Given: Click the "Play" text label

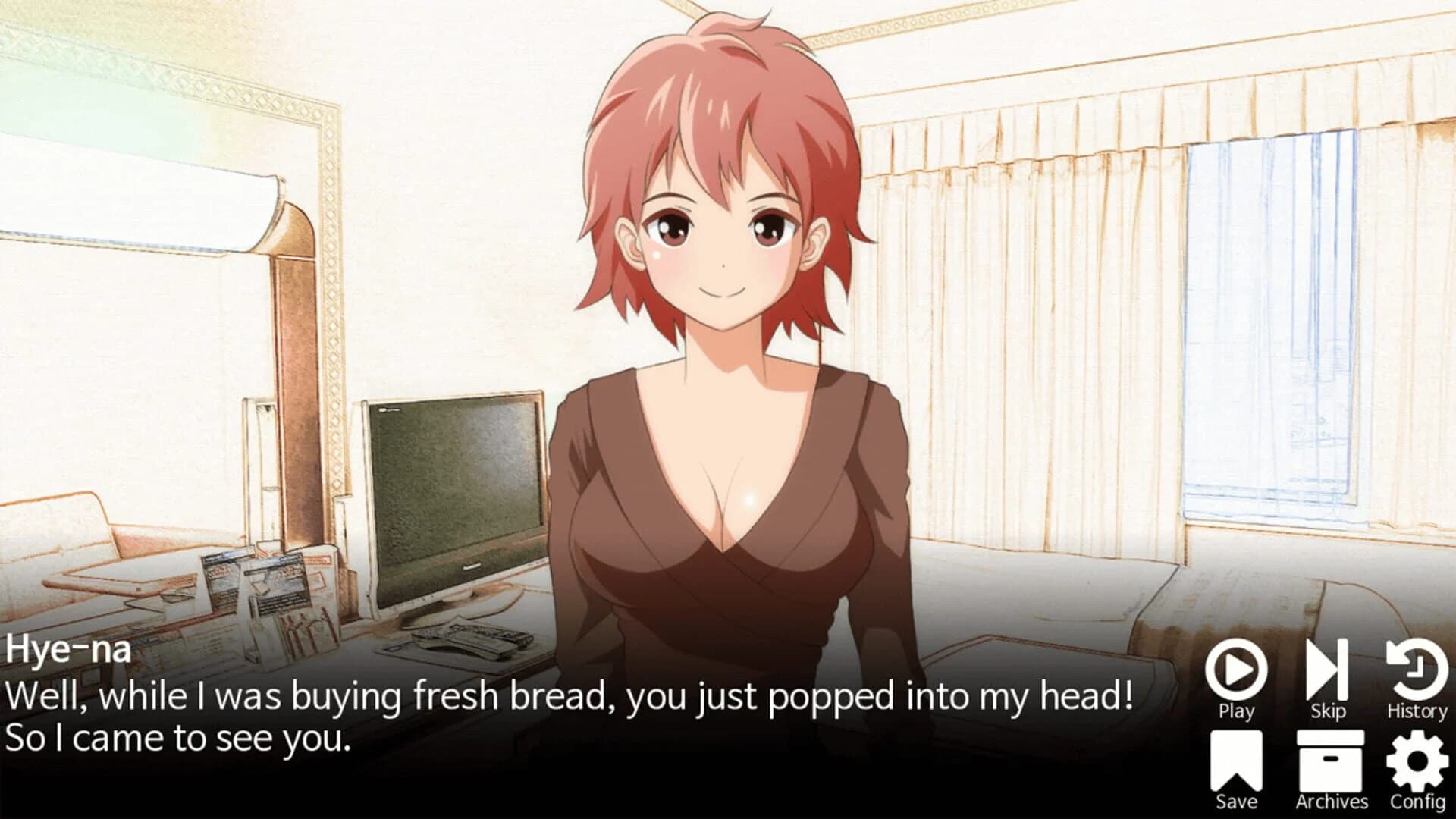Looking at the screenshot, I should (x=1238, y=711).
